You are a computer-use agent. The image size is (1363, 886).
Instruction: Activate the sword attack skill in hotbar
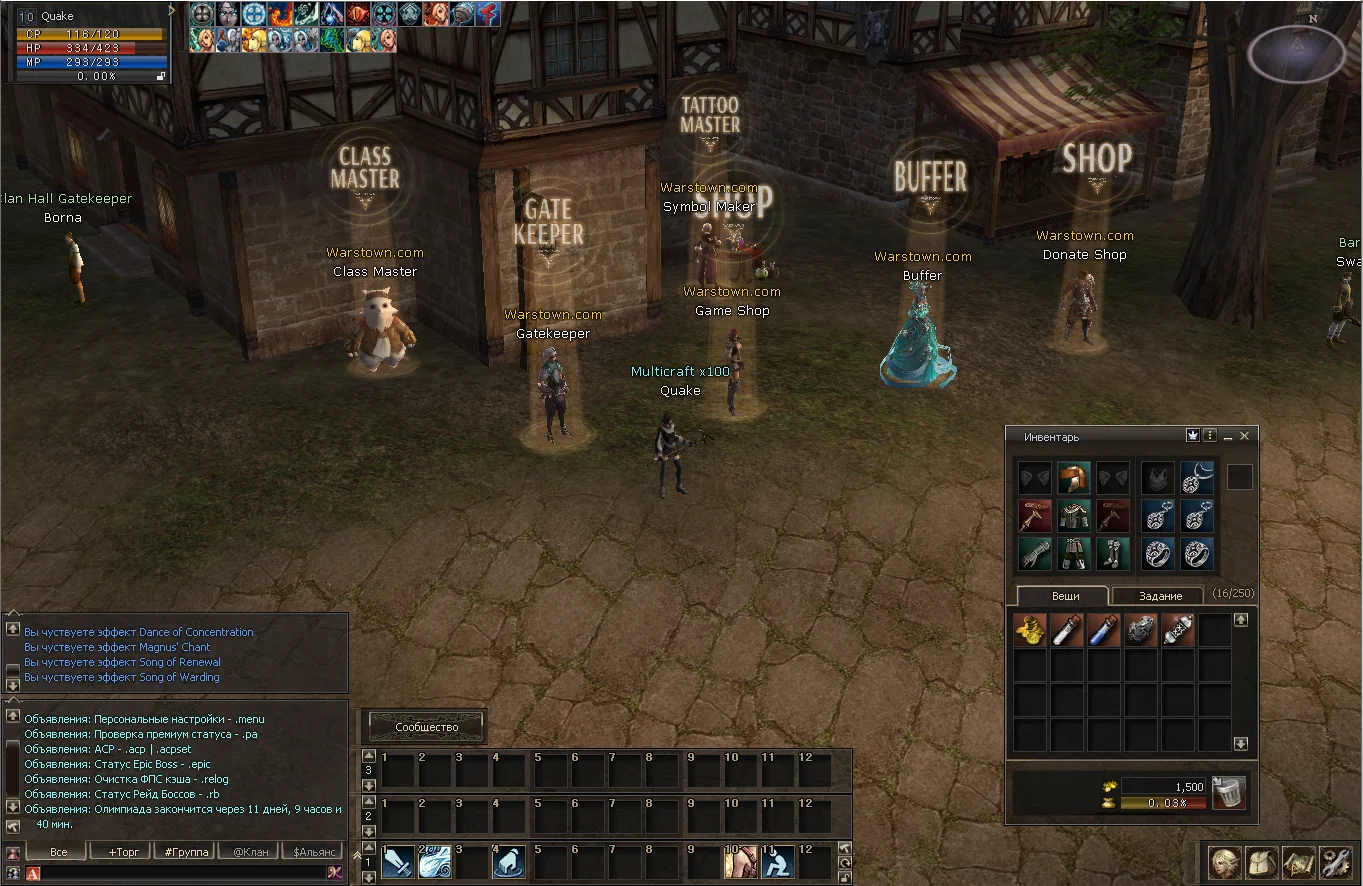tap(397, 861)
